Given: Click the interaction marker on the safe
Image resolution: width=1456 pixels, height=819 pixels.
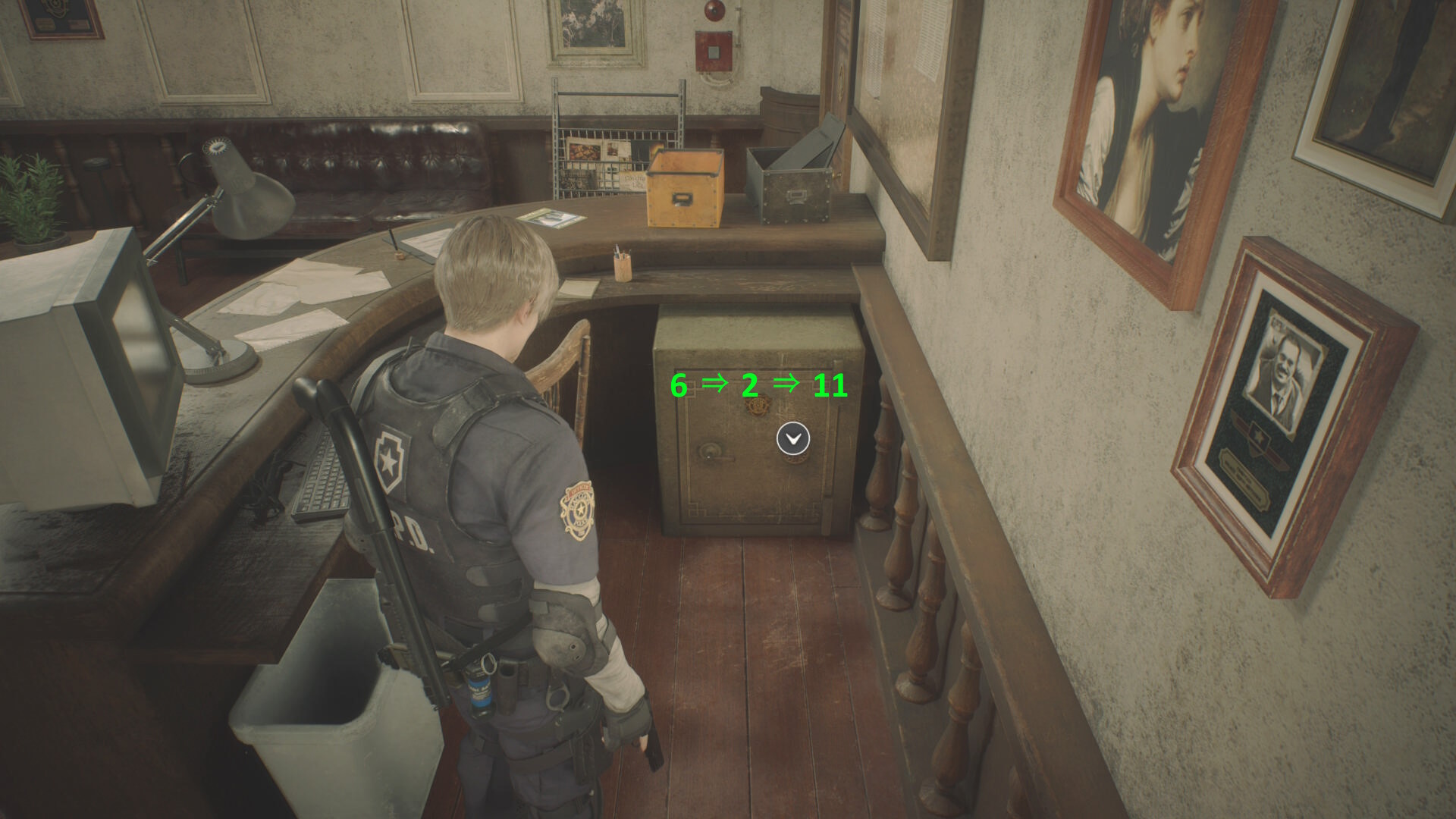Looking at the screenshot, I should click(x=793, y=438).
